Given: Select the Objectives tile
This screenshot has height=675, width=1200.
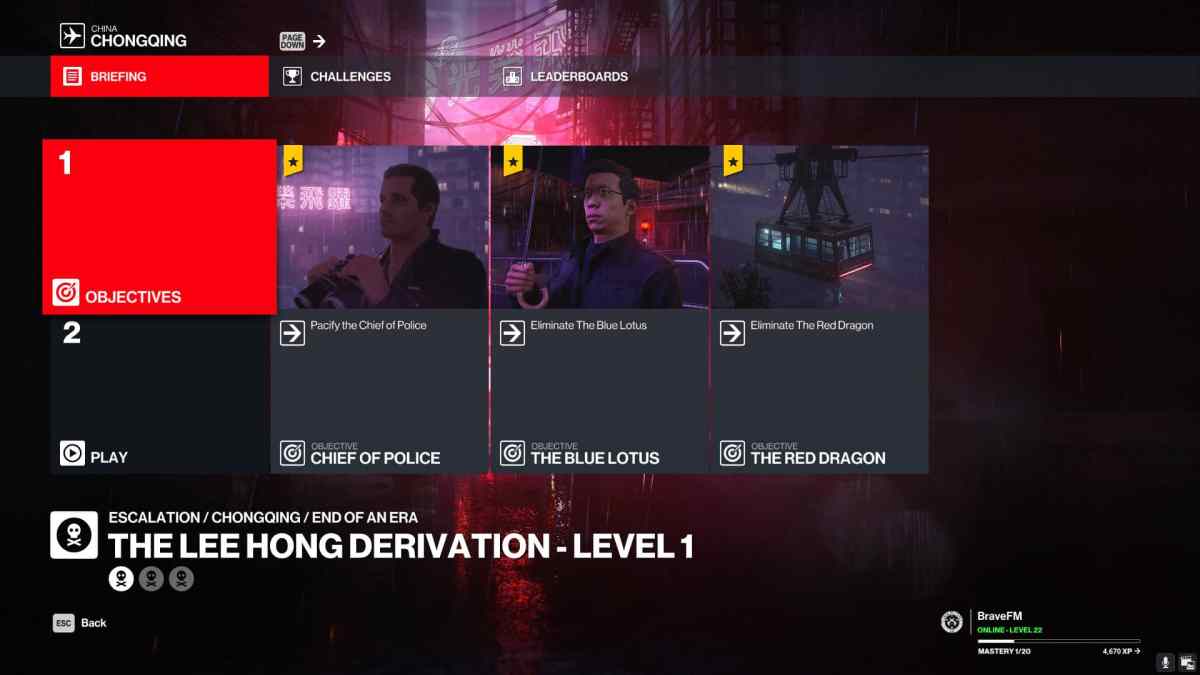Looking at the screenshot, I should pyautogui.click(x=160, y=227).
